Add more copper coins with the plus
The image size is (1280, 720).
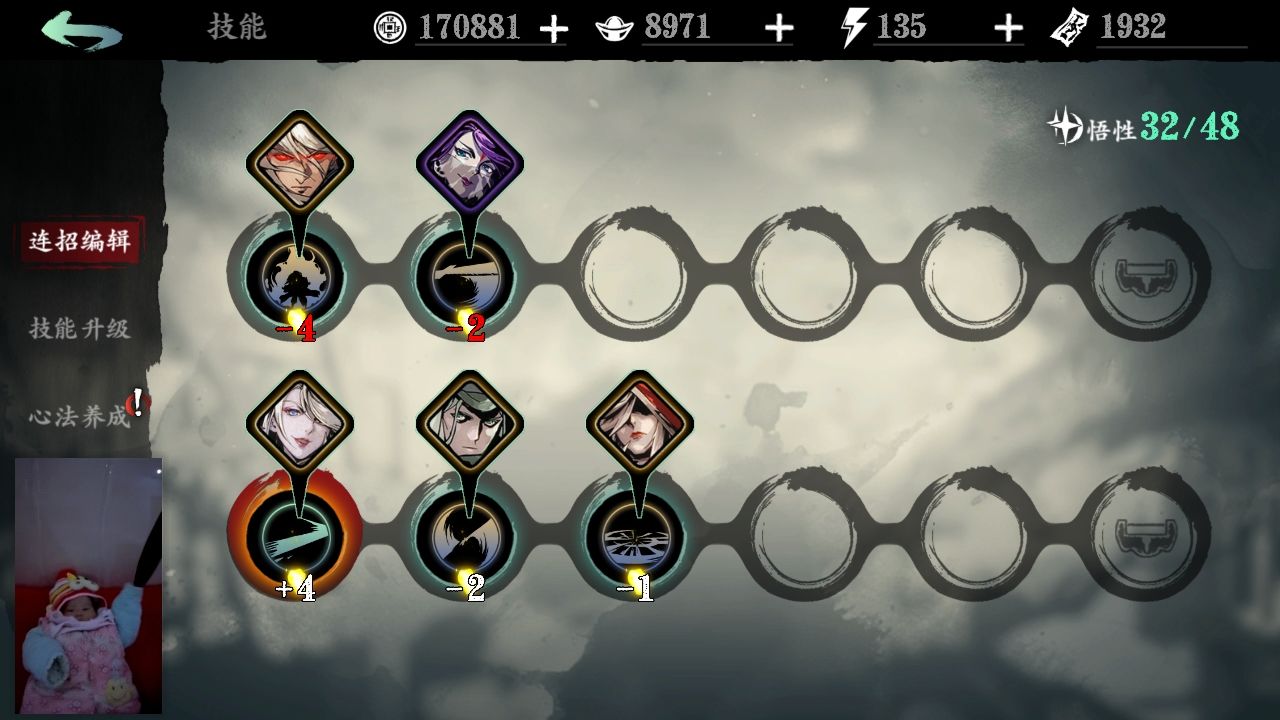pyautogui.click(x=553, y=29)
